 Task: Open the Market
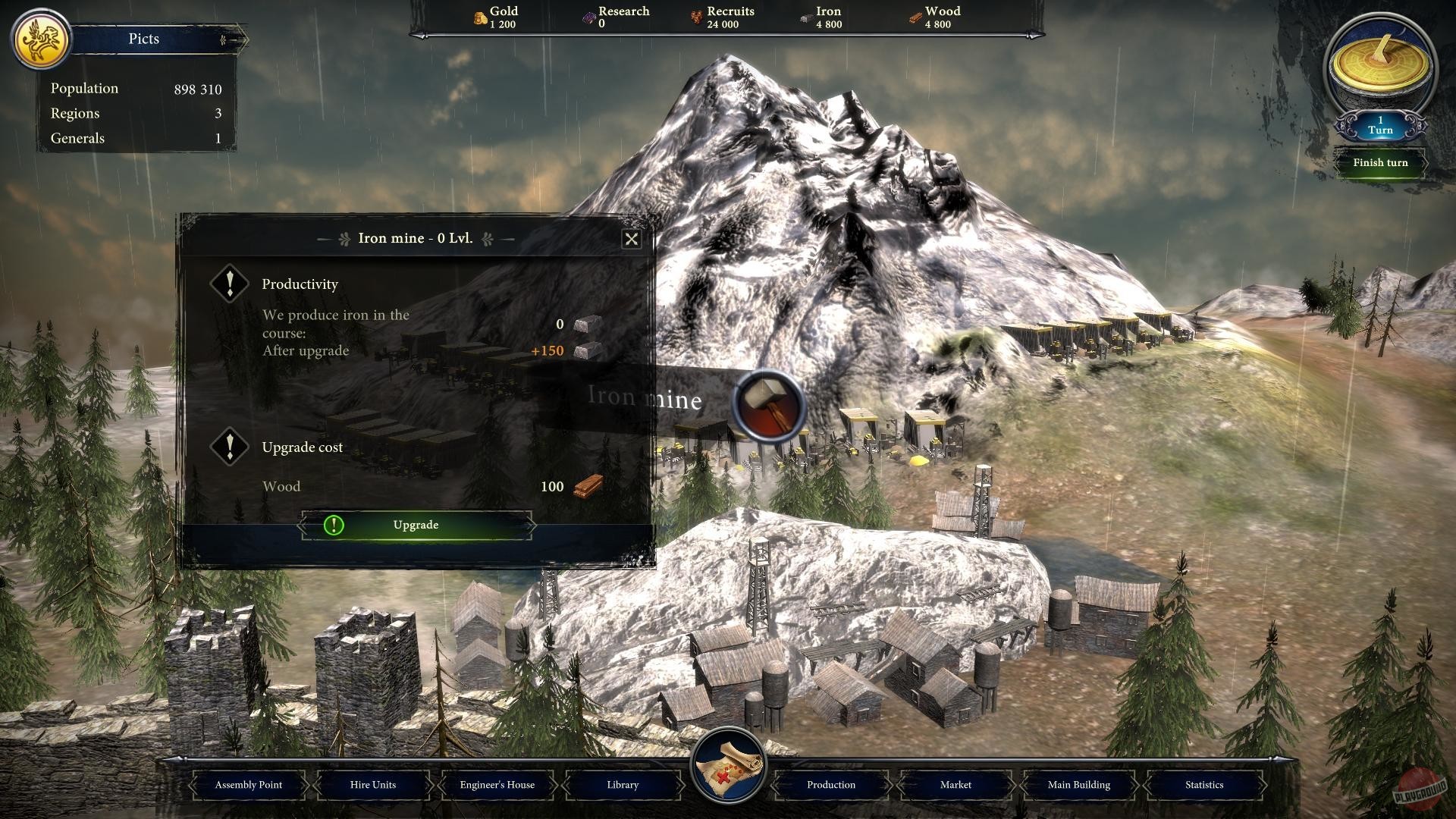pyautogui.click(x=955, y=785)
